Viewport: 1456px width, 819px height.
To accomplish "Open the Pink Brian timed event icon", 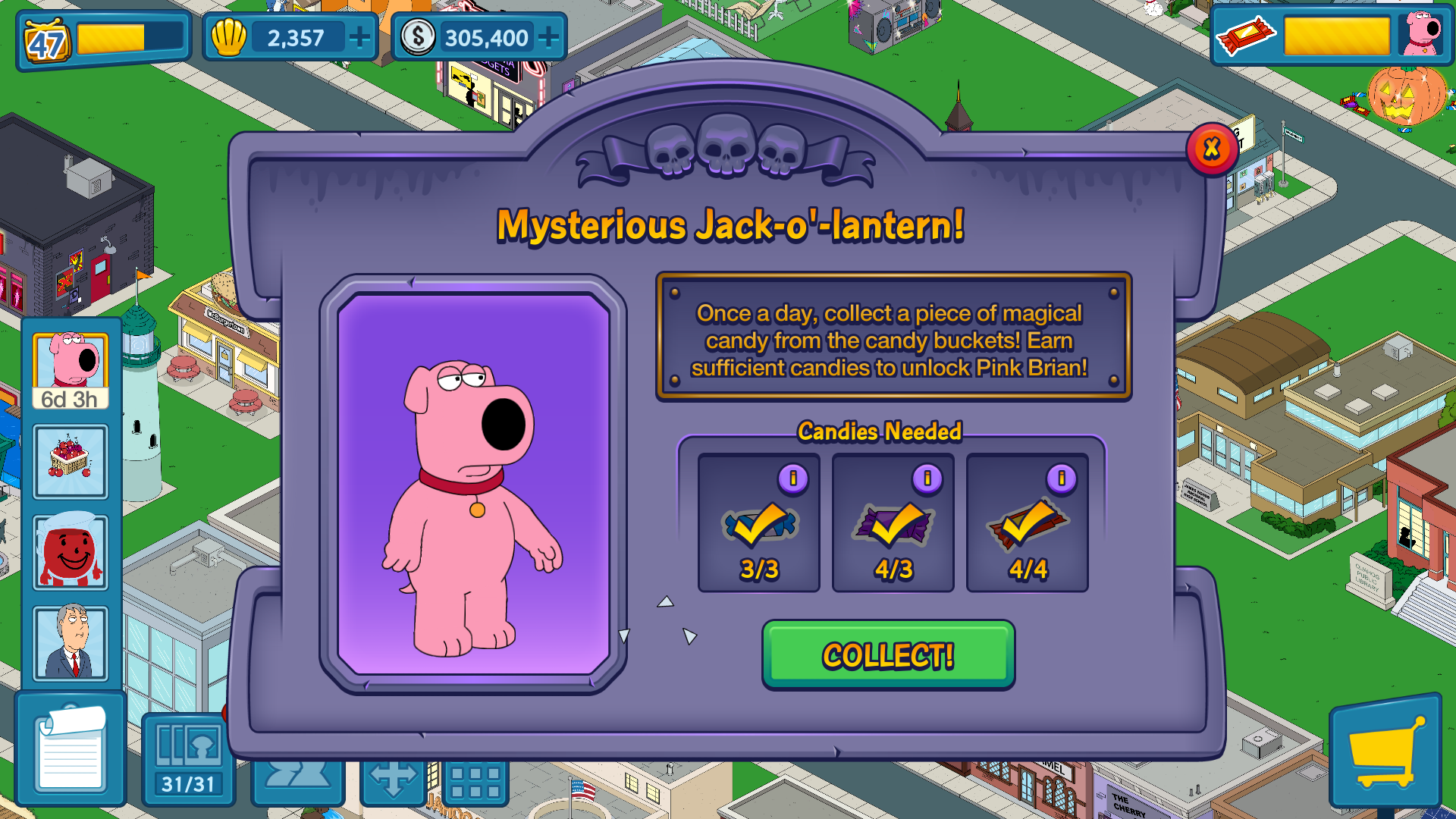I will point(71,372).
